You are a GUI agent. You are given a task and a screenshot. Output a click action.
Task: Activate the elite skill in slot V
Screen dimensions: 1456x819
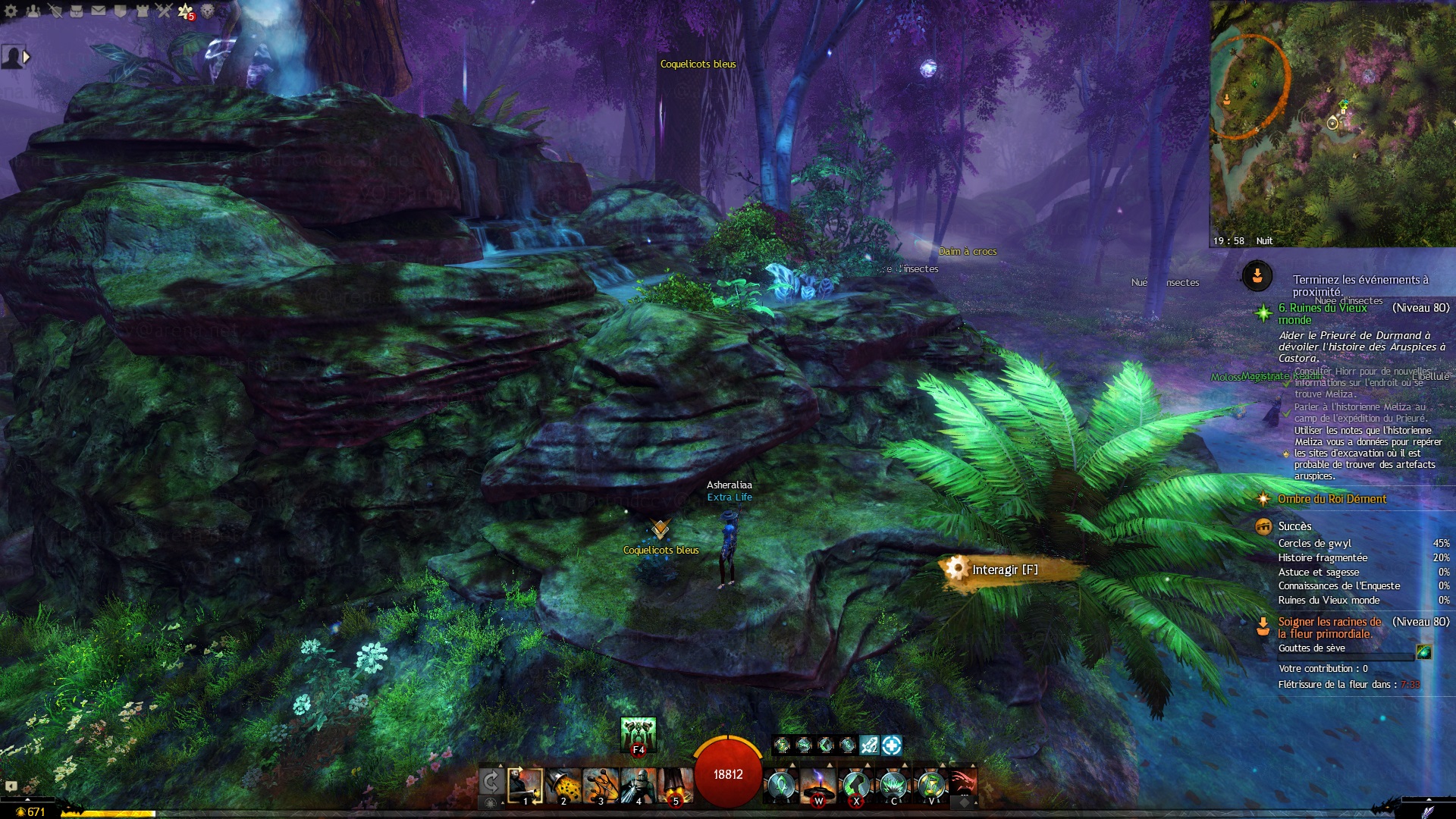click(x=931, y=786)
